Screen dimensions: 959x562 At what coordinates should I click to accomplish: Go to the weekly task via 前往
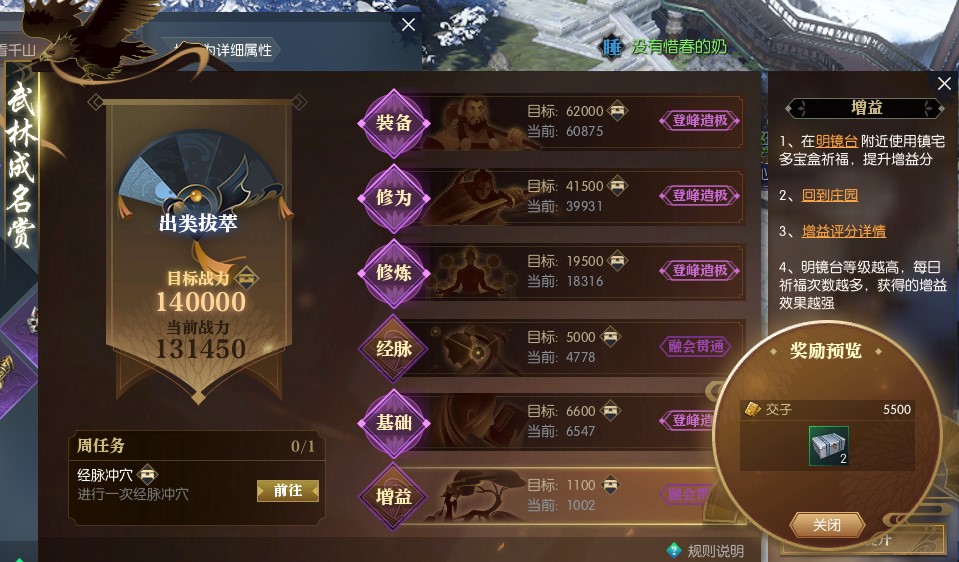(x=287, y=490)
